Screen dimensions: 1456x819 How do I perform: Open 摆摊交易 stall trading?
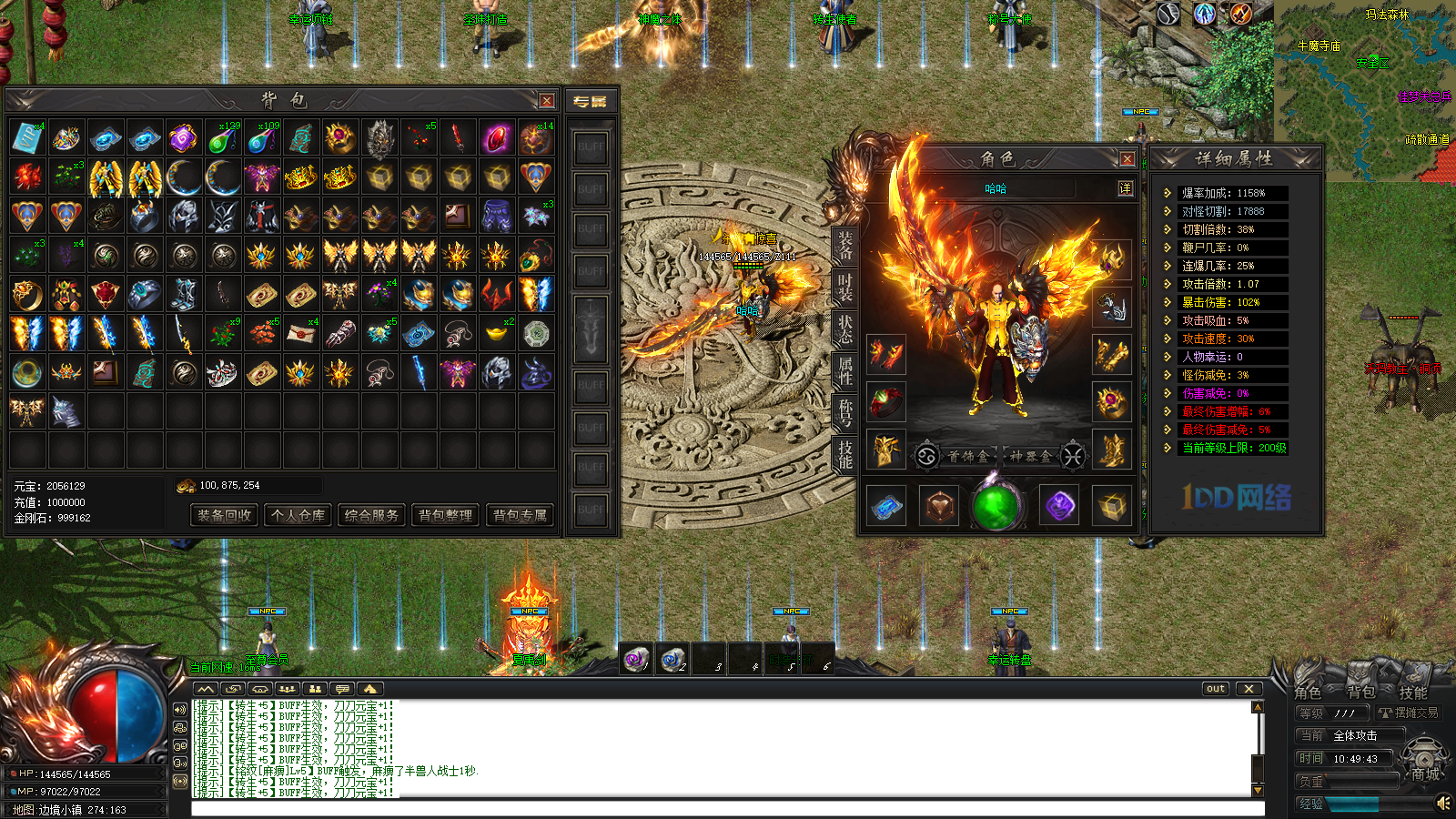tap(1409, 713)
